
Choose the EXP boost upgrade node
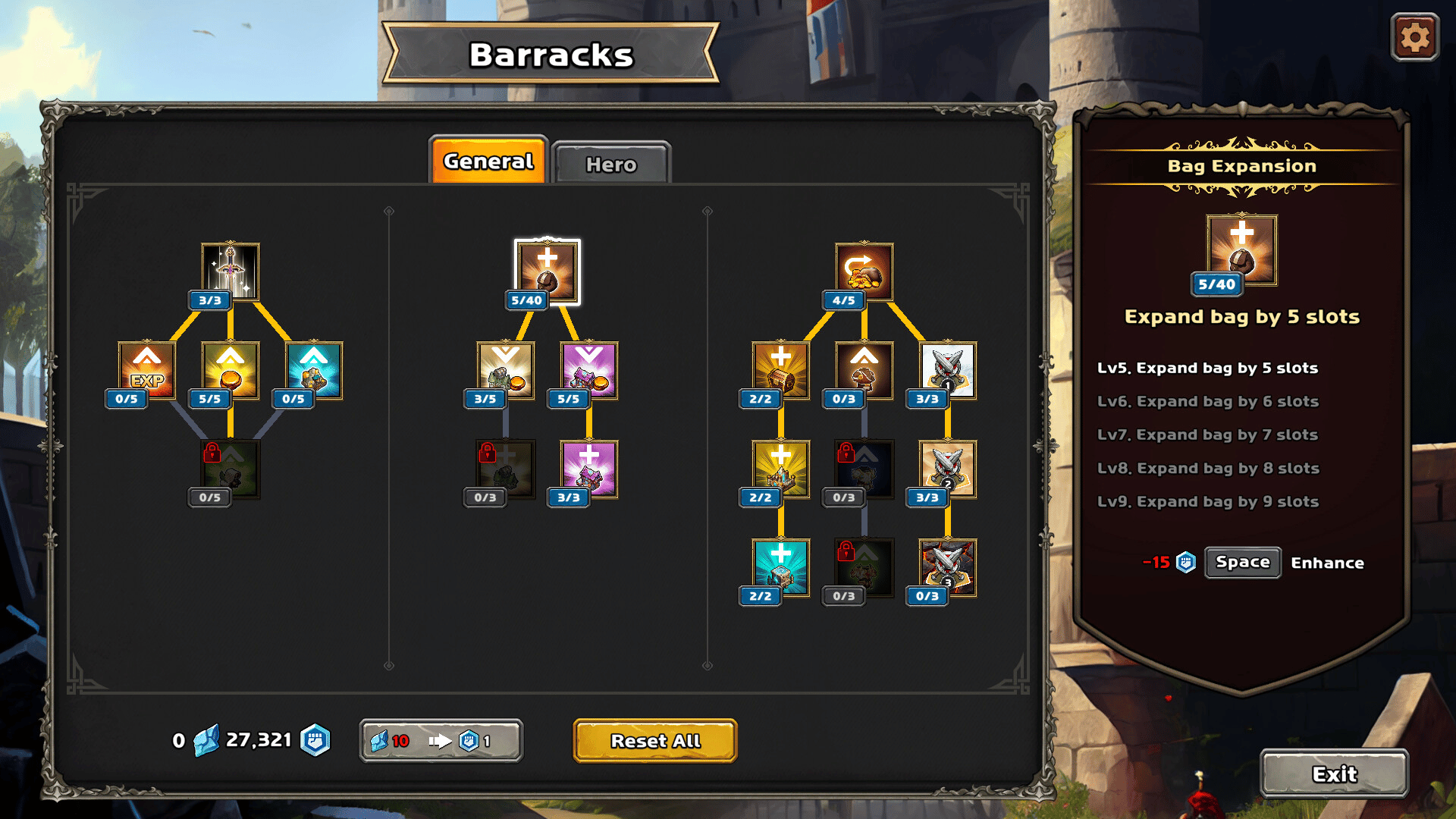tap(147, 370)
